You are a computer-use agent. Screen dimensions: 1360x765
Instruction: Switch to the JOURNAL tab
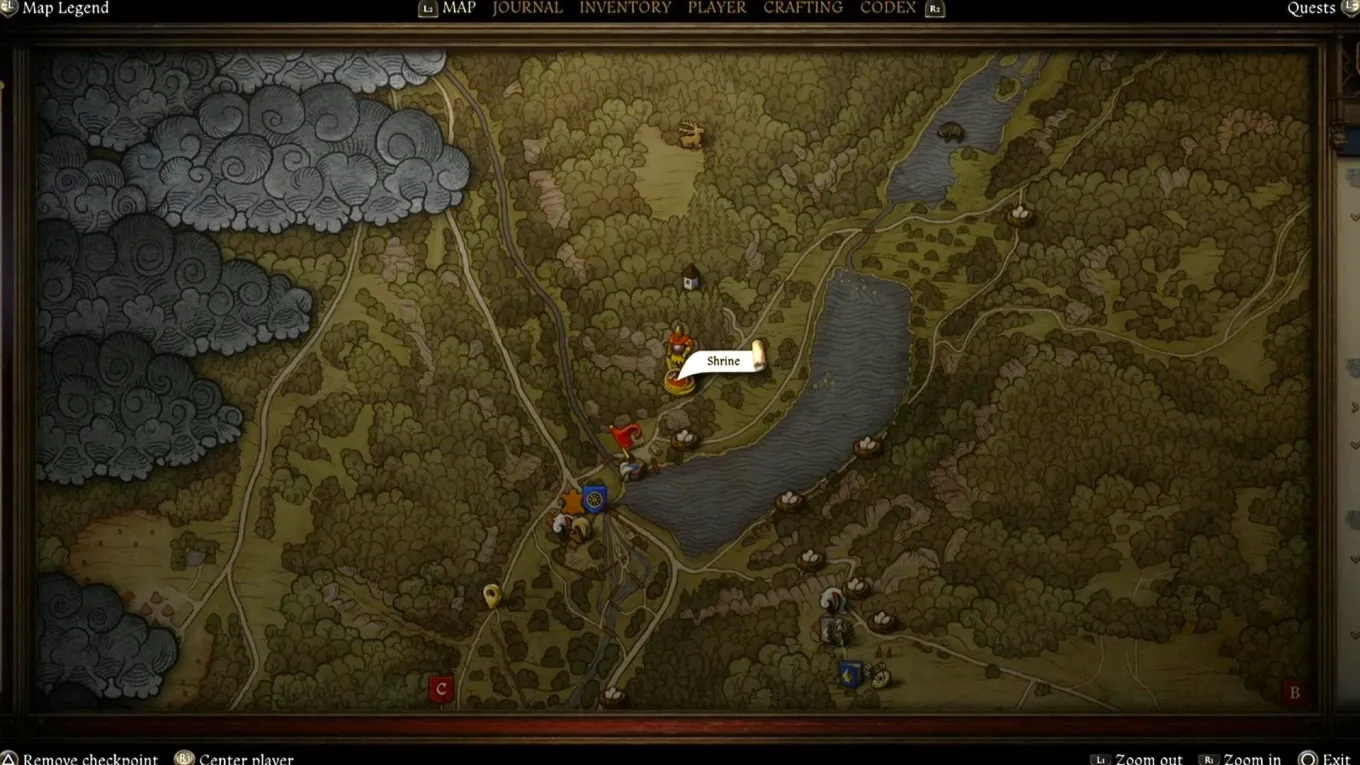click(x=527, y=8)
